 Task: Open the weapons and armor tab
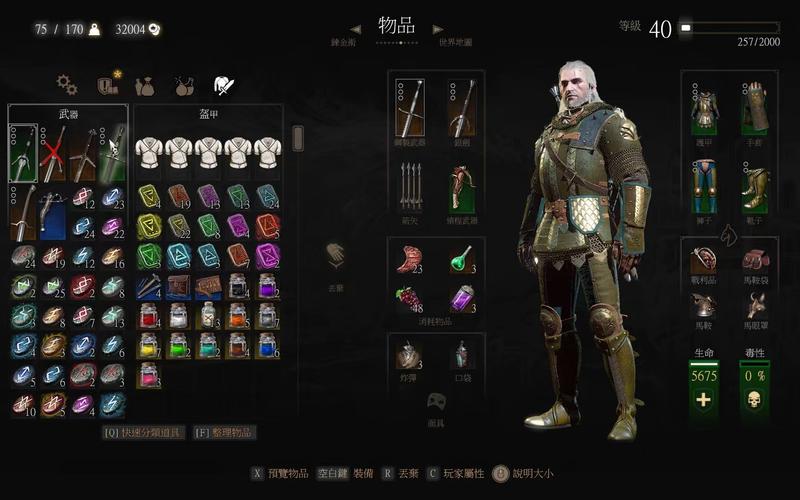pos(223,86)
